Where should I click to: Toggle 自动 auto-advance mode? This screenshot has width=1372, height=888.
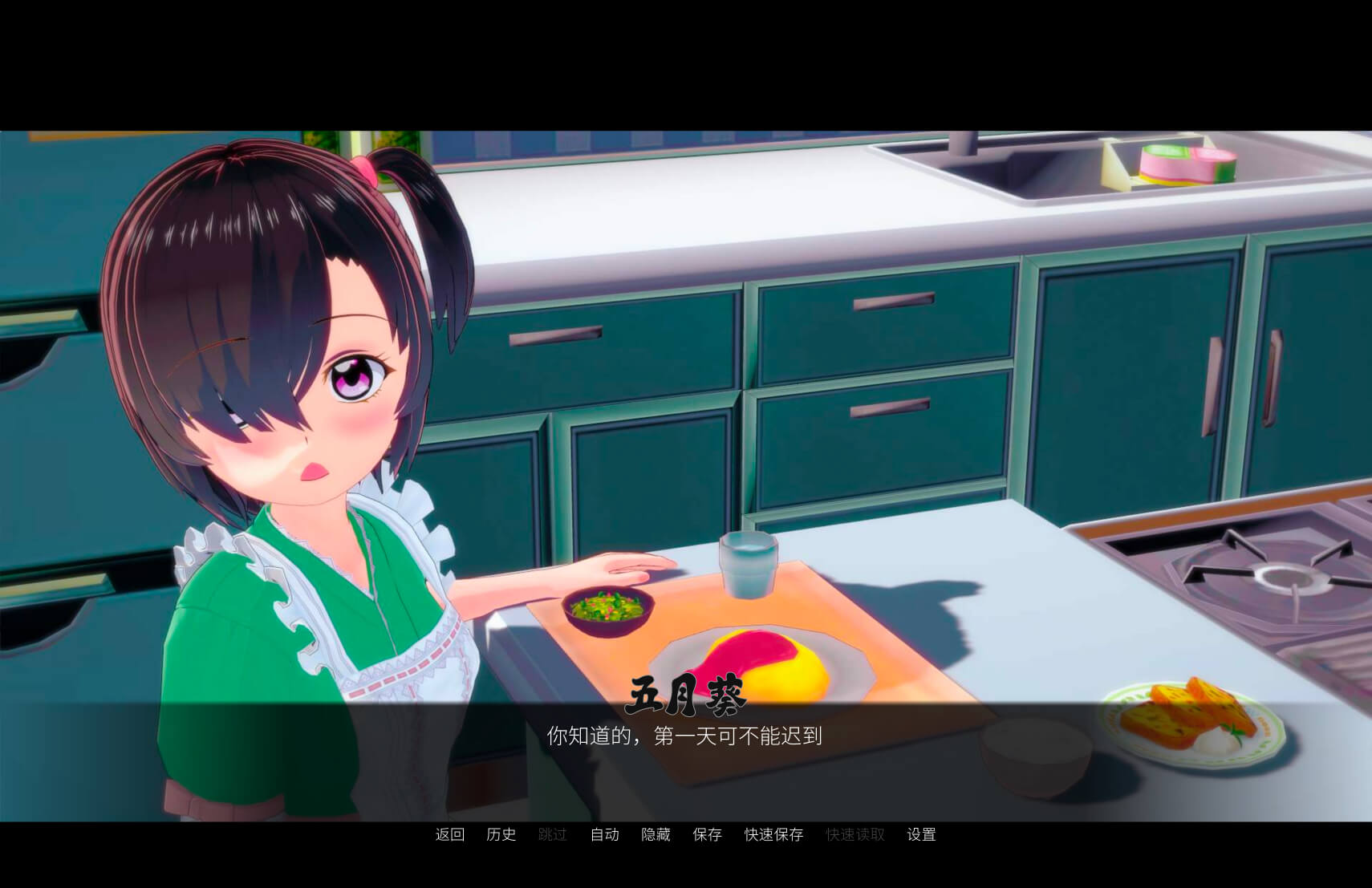(605, 834)
